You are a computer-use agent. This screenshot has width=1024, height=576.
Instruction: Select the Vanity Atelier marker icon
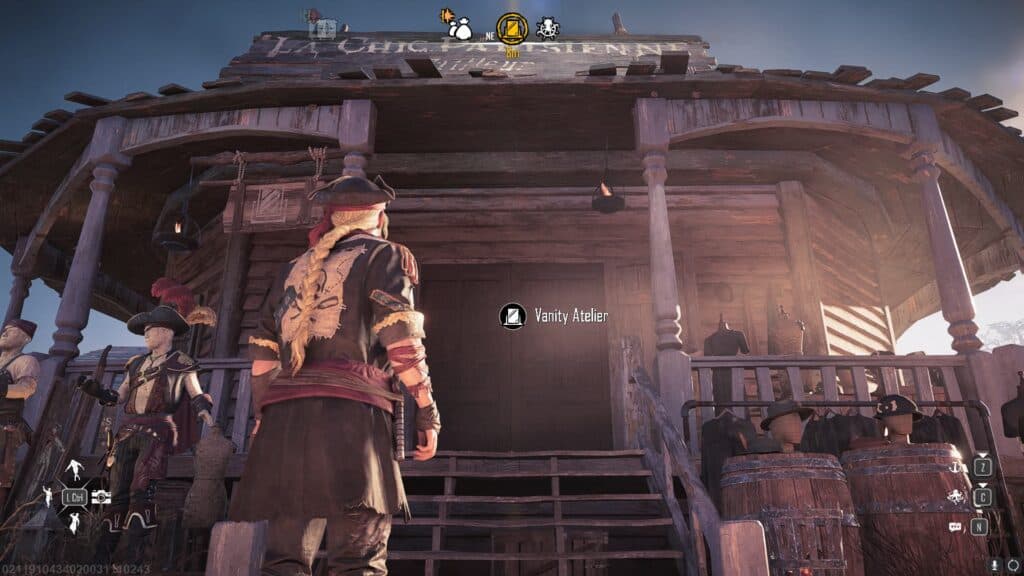coord(512,316)
